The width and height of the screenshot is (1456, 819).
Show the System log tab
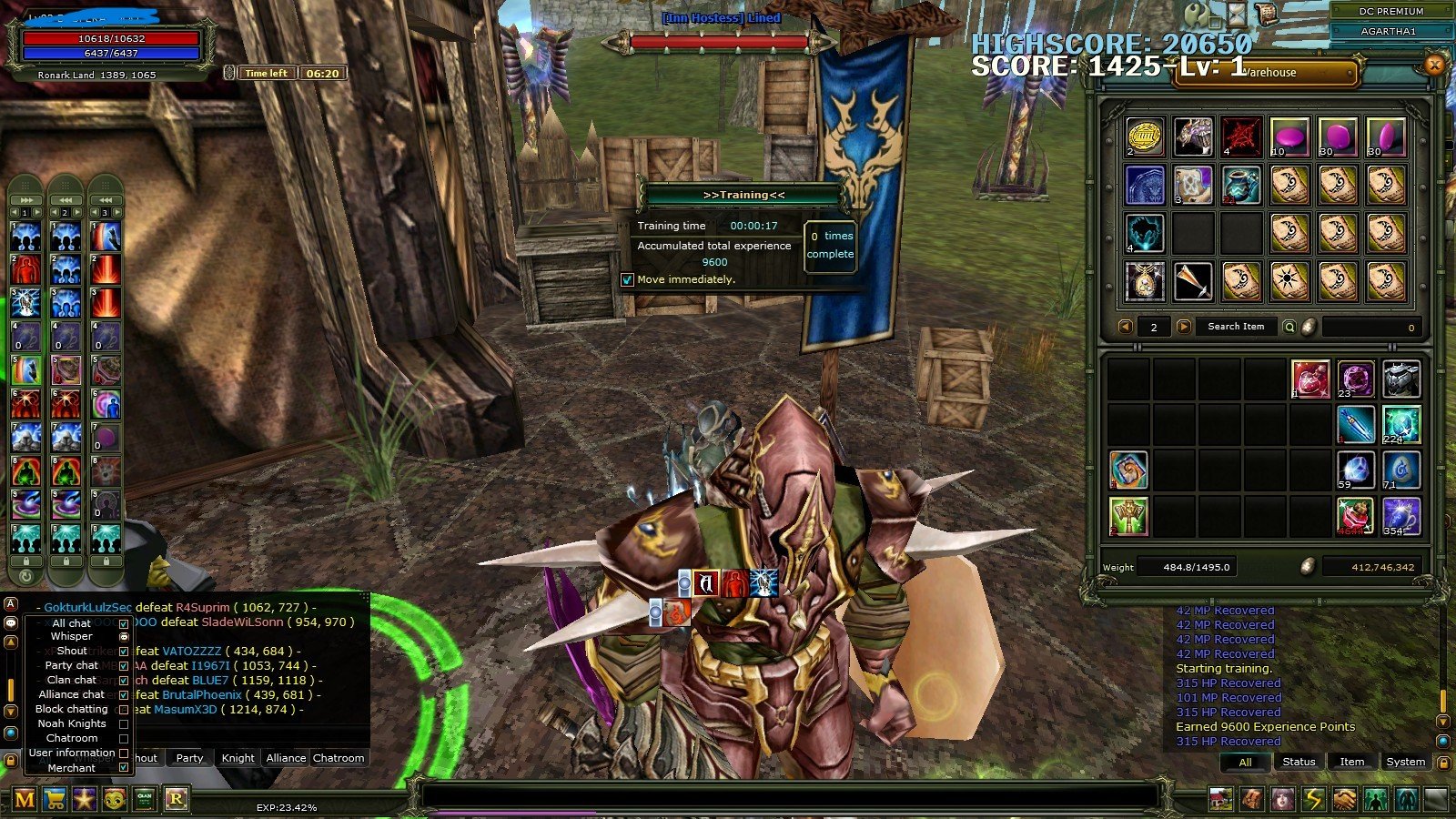(x=1405, y=762)
